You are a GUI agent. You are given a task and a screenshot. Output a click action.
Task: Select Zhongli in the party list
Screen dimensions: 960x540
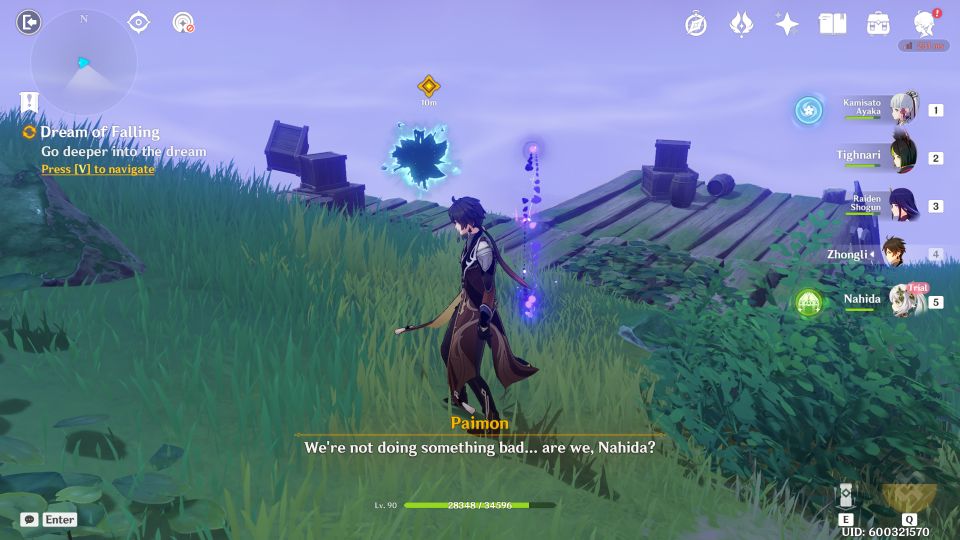[x=897, y=254]
